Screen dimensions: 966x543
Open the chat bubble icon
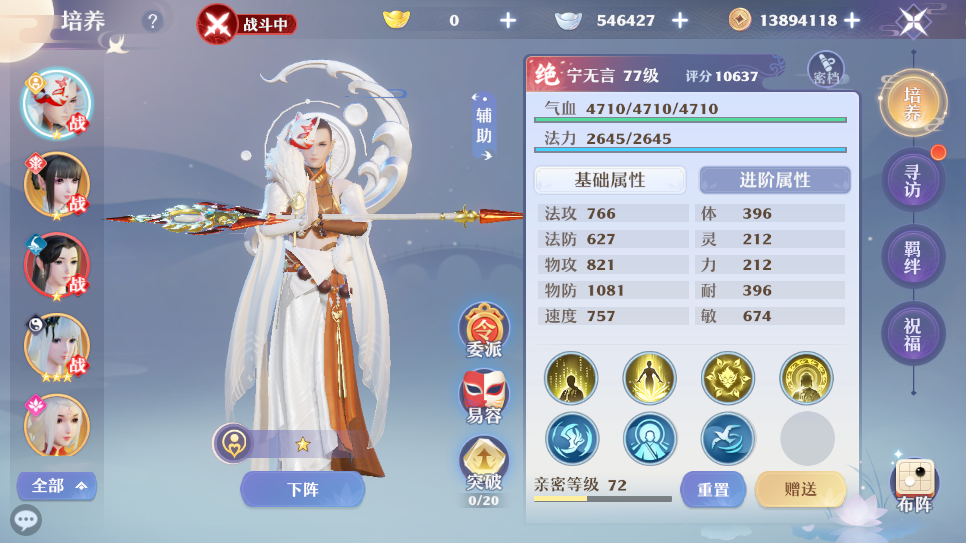click(x=26, y=520)
